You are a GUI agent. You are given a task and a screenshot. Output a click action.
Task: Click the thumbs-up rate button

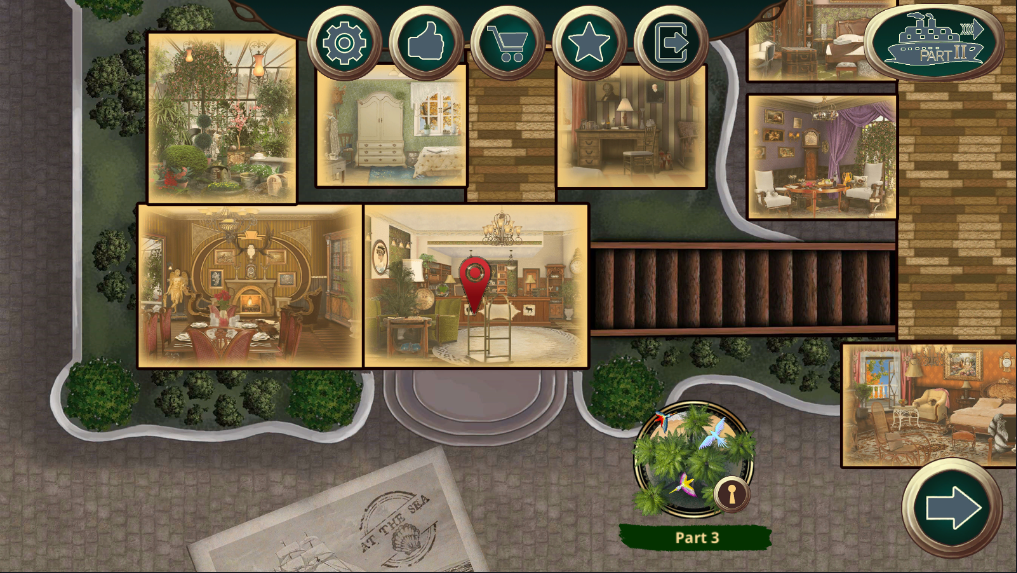tap(426, 43)
